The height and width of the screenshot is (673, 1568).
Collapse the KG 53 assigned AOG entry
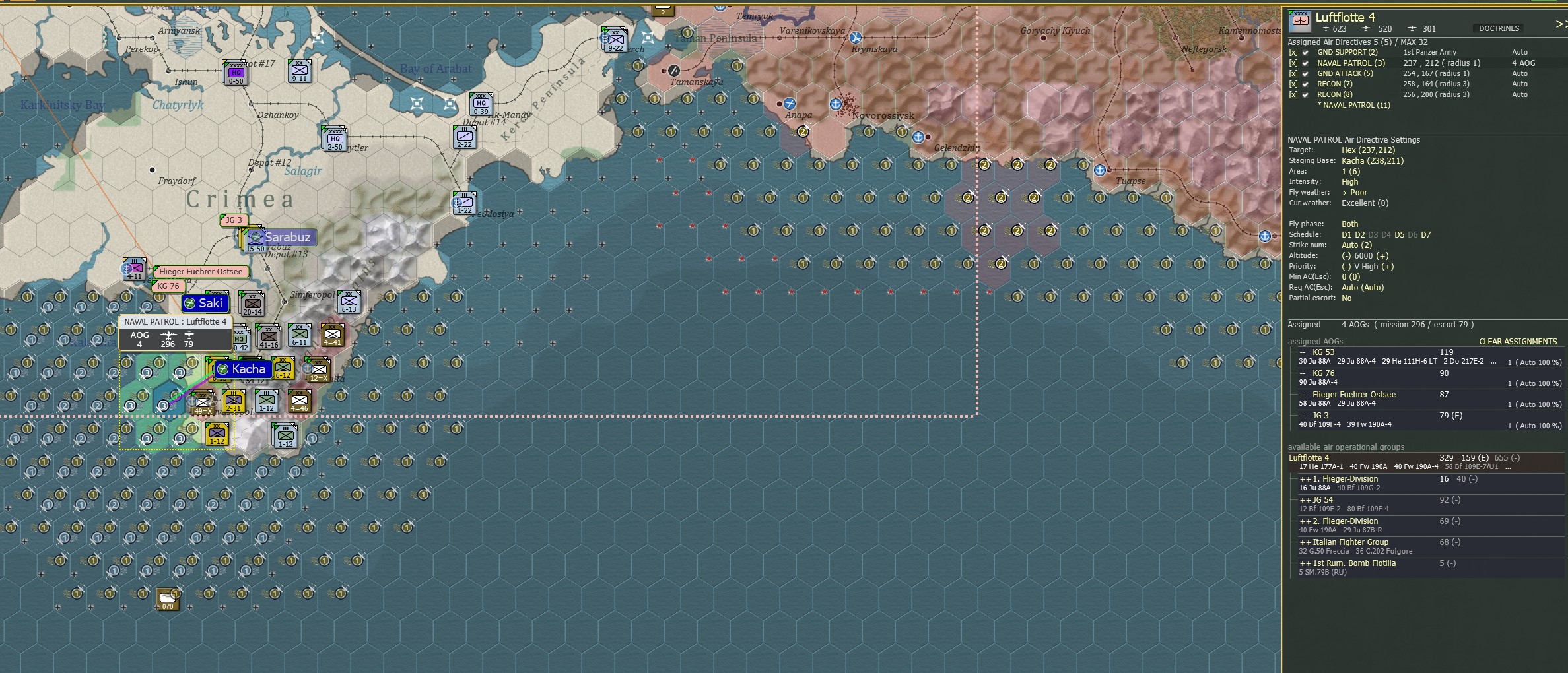(1303, 352)
